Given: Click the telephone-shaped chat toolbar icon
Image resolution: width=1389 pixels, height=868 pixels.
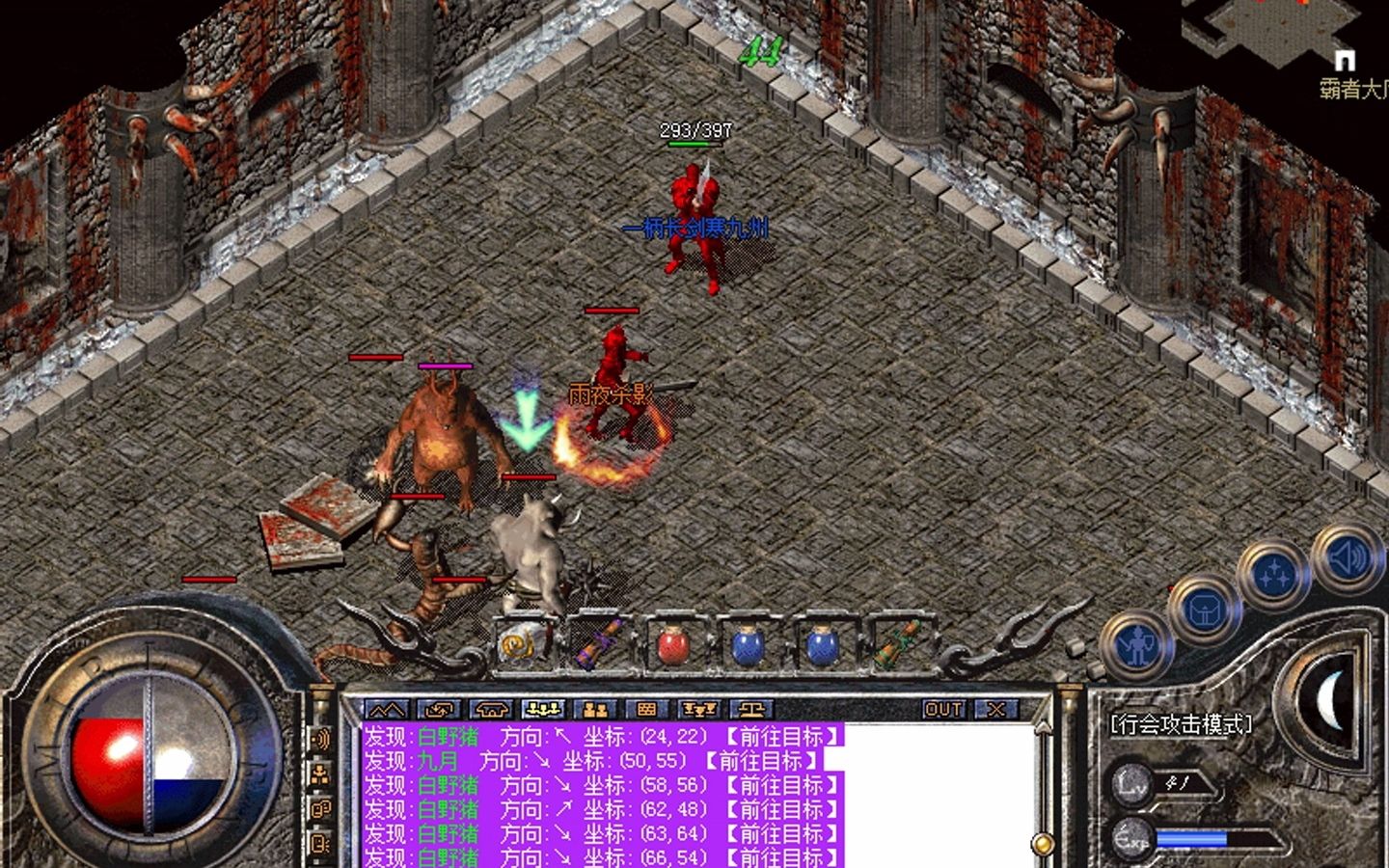Looking at the screenshot, I should pos(491,710).
